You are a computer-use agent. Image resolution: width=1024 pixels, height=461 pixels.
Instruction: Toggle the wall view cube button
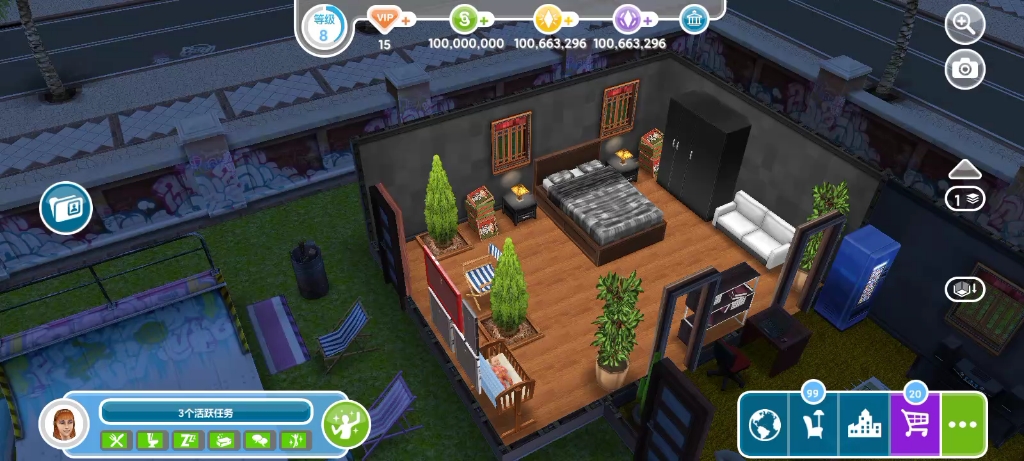pyautogui.click(x=965, y=289)
